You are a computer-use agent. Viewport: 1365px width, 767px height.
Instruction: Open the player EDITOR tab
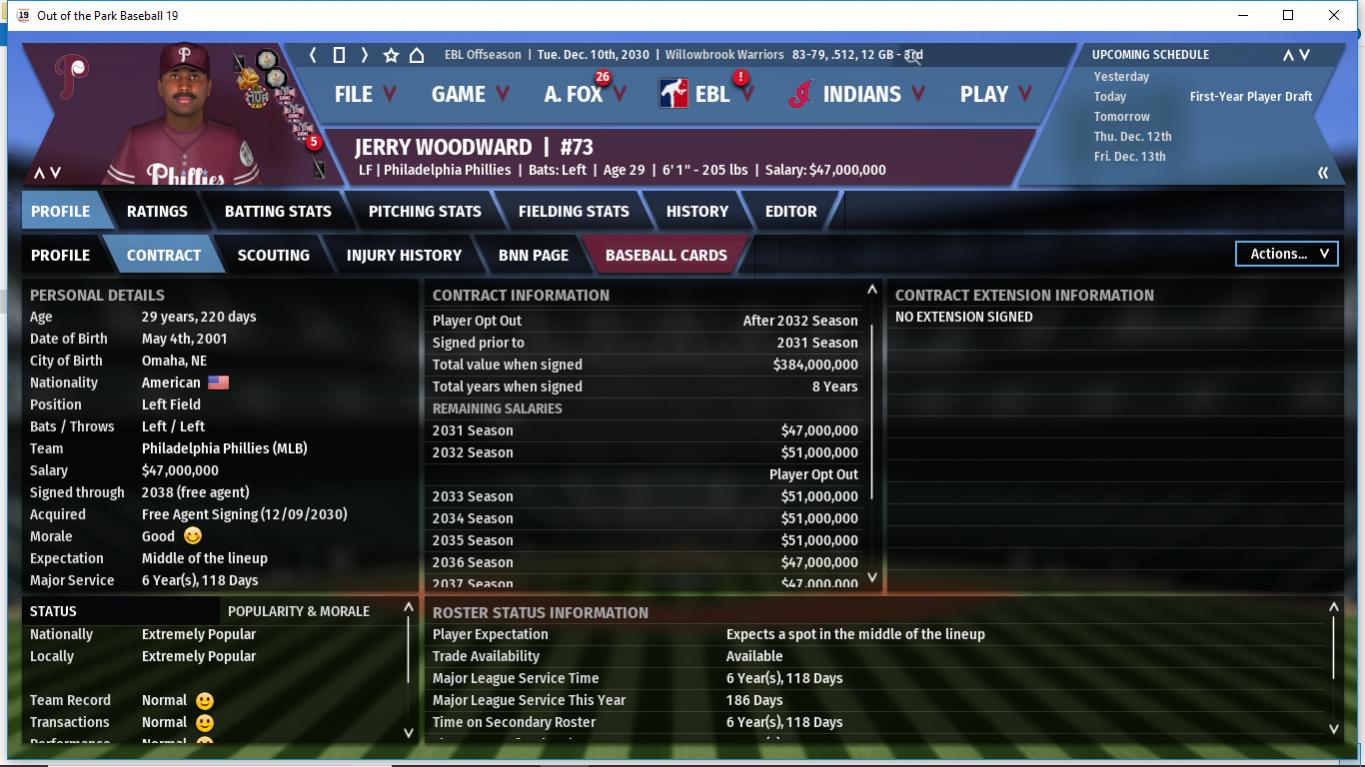[791, 211]
